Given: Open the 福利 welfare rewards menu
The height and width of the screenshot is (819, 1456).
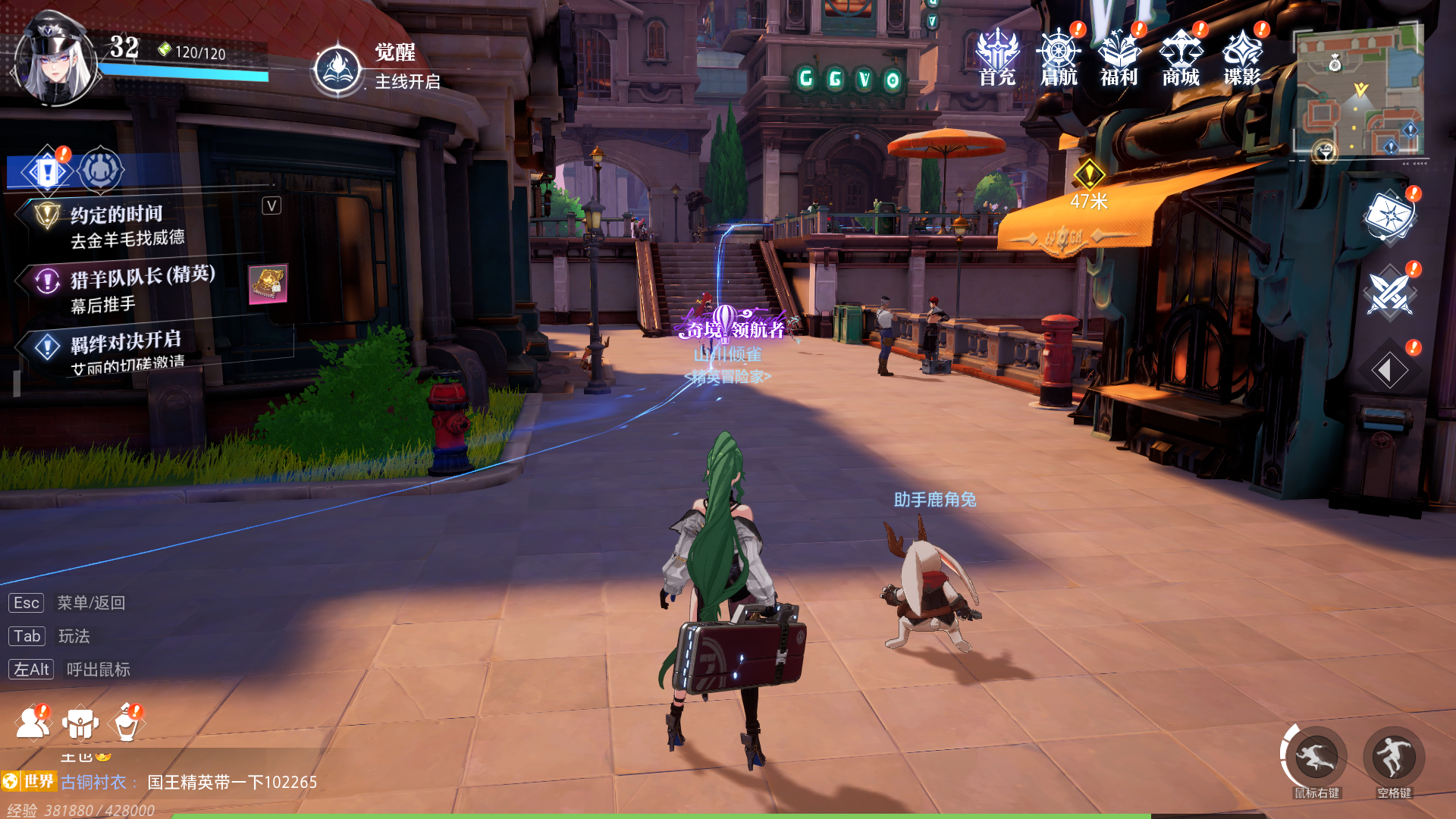Looking at the screenshot, I should coord(1119,57).
